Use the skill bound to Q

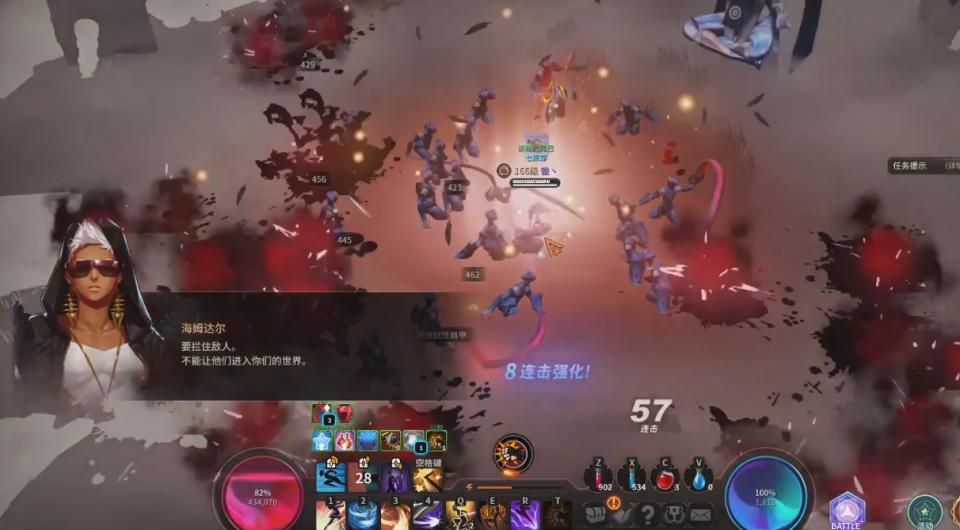tap(460, 515)
